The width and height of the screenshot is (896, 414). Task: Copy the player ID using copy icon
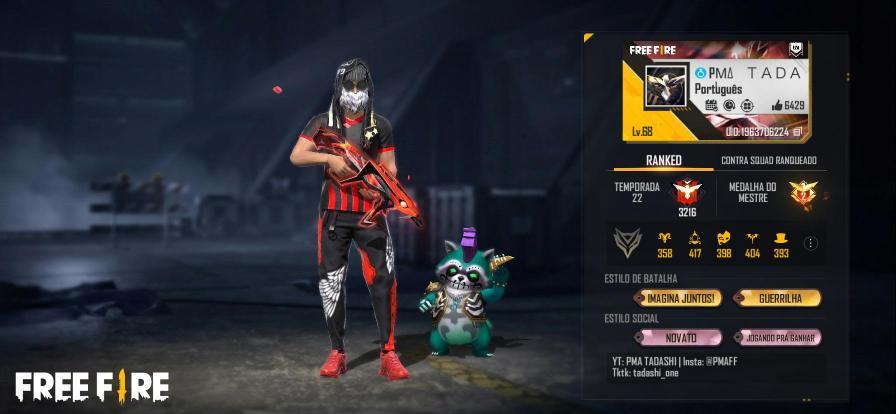798,131
